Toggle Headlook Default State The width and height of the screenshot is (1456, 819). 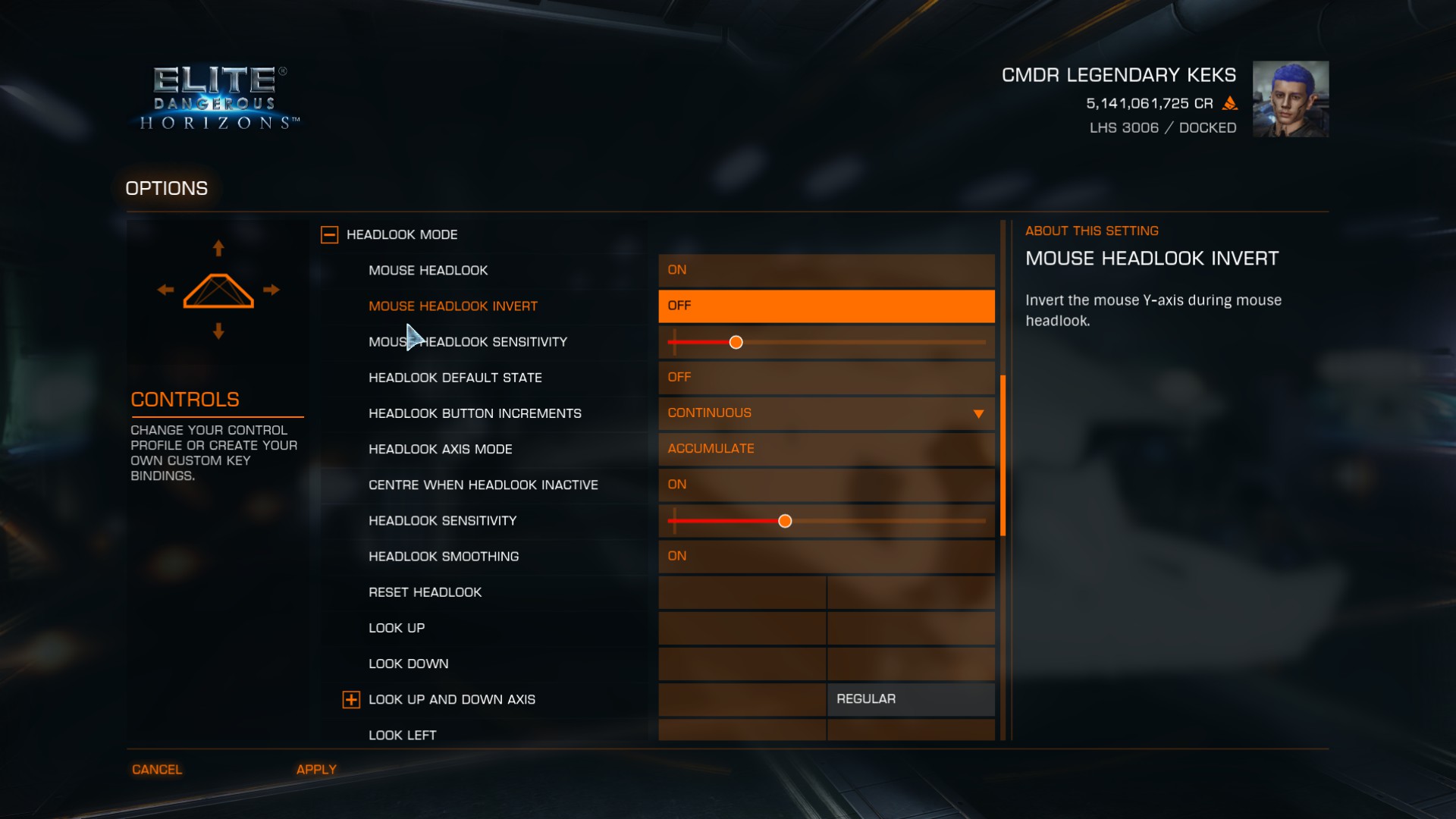pos(826,377)
